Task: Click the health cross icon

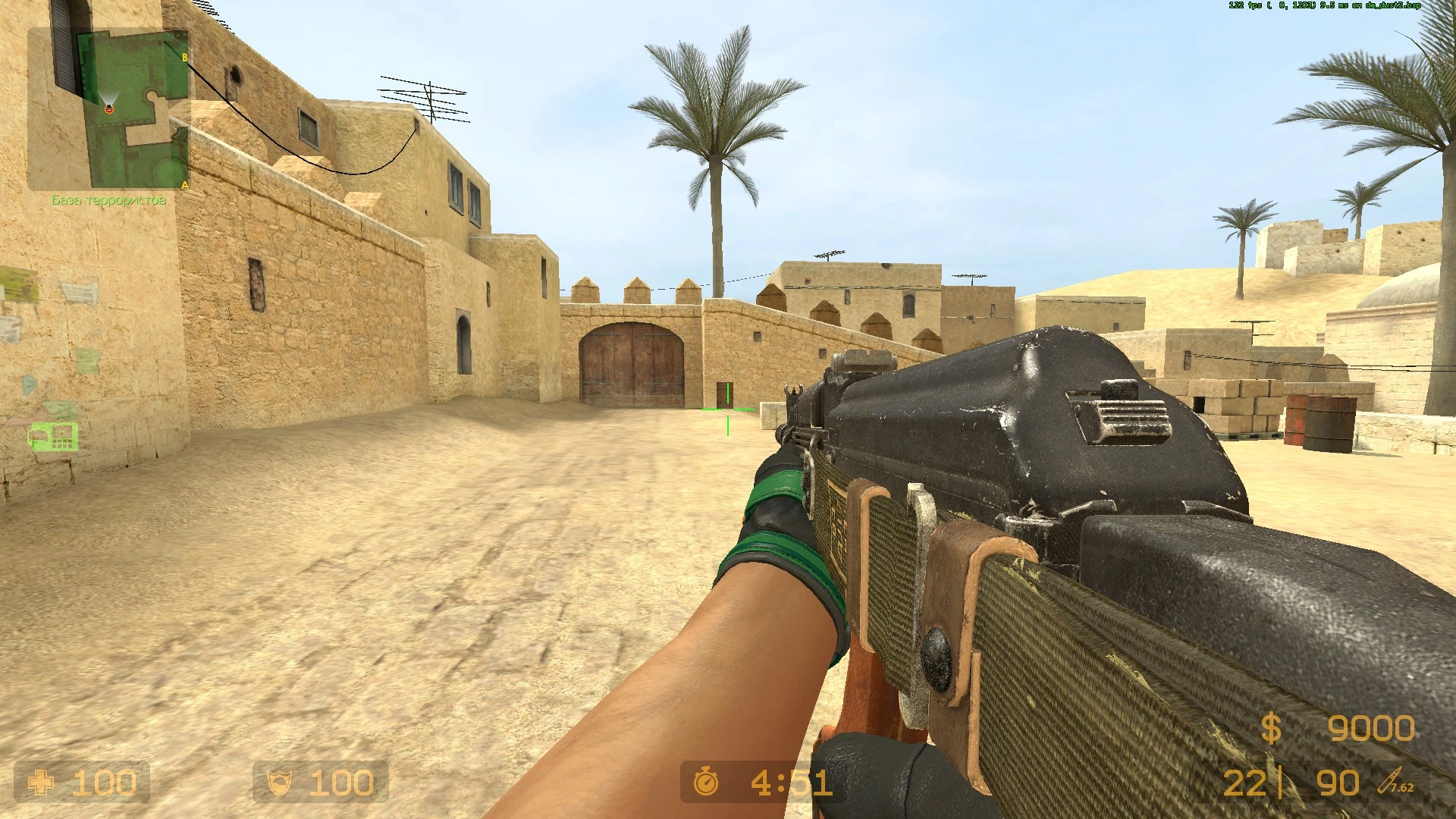Action: click(43, 782)
